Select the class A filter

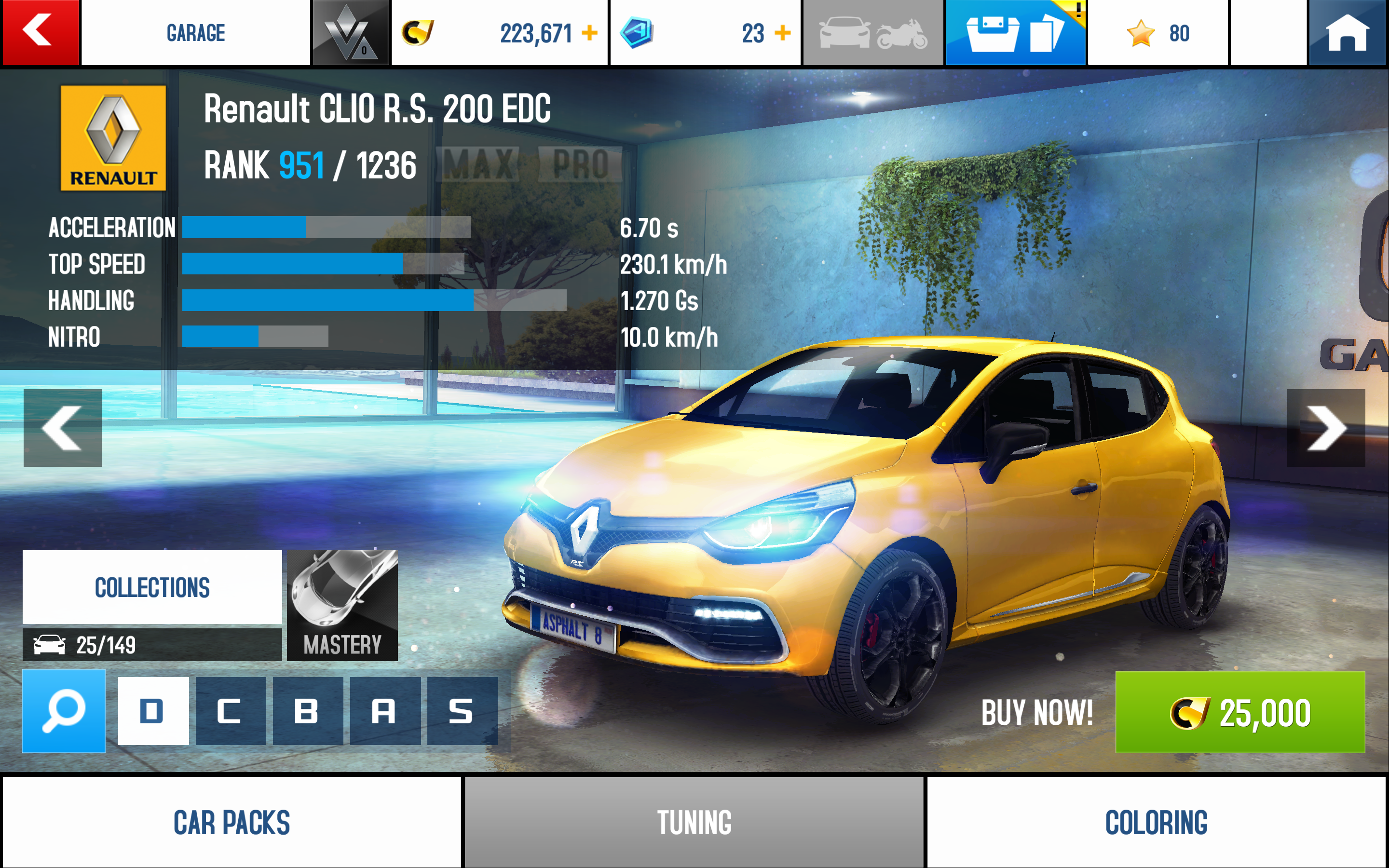(384, 711)
